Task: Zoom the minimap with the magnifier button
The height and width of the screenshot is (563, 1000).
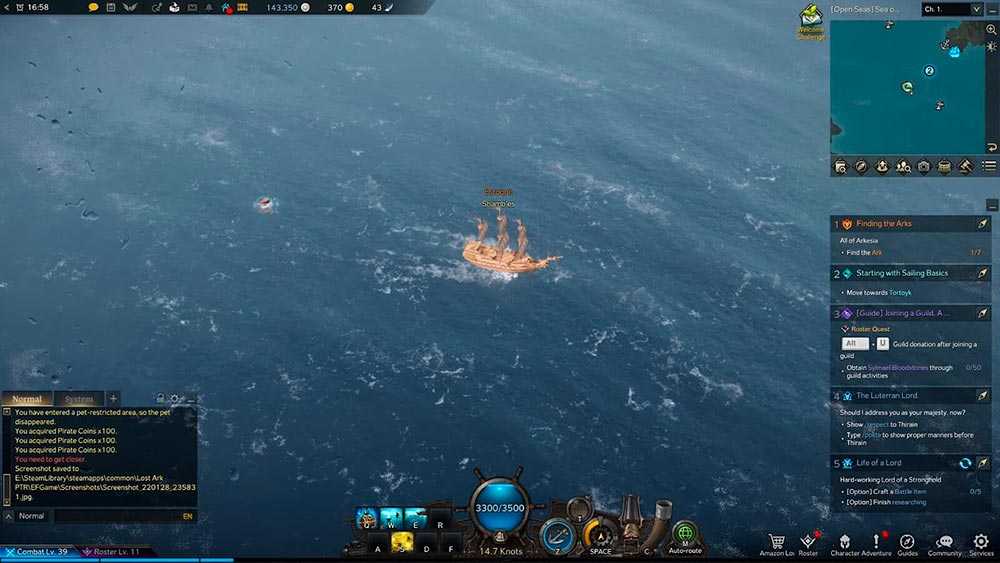Action: pyautogui.click(x=991, y=30)
